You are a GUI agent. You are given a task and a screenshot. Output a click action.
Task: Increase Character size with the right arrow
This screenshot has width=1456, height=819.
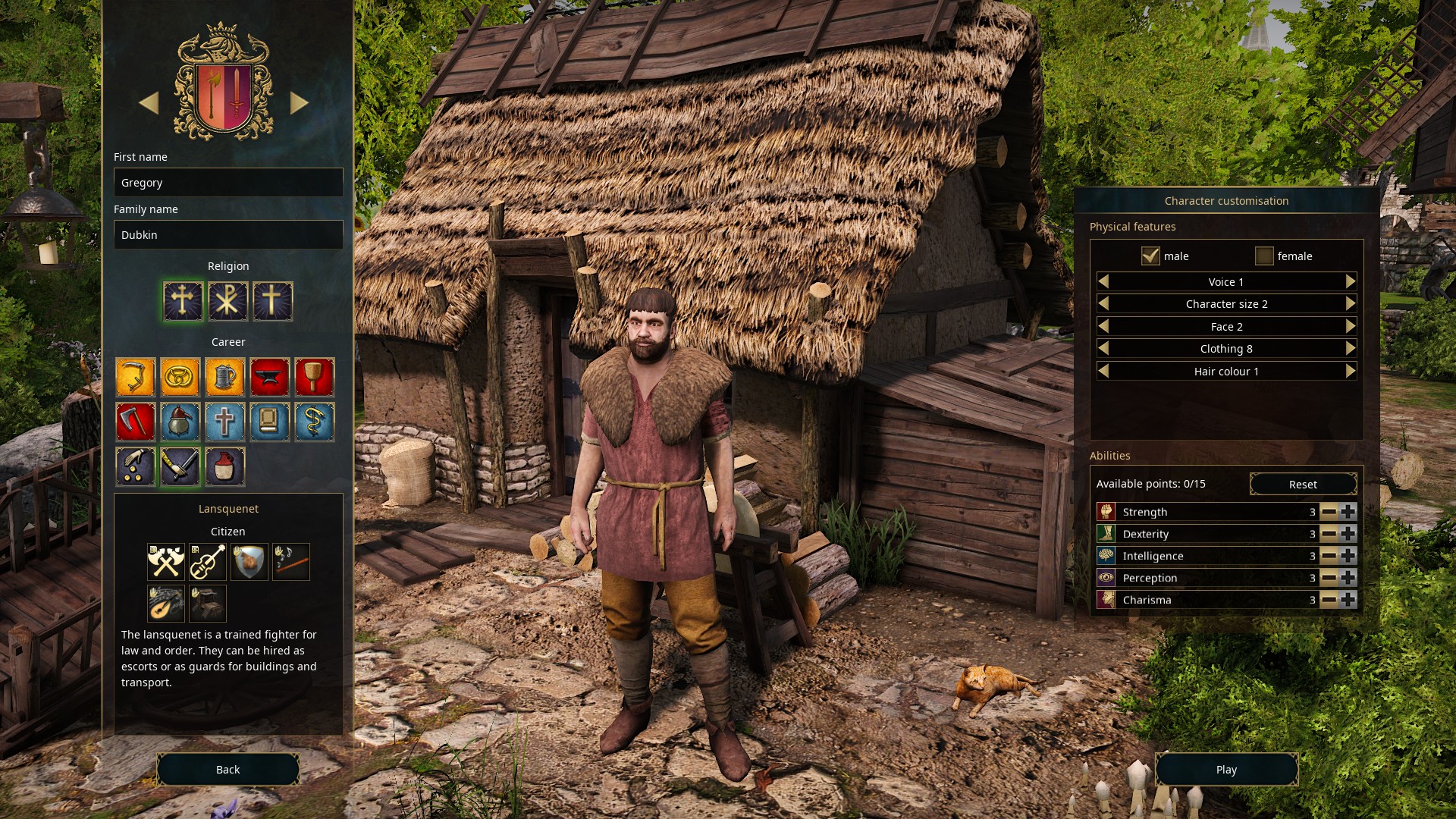[x=1351, y=303]
